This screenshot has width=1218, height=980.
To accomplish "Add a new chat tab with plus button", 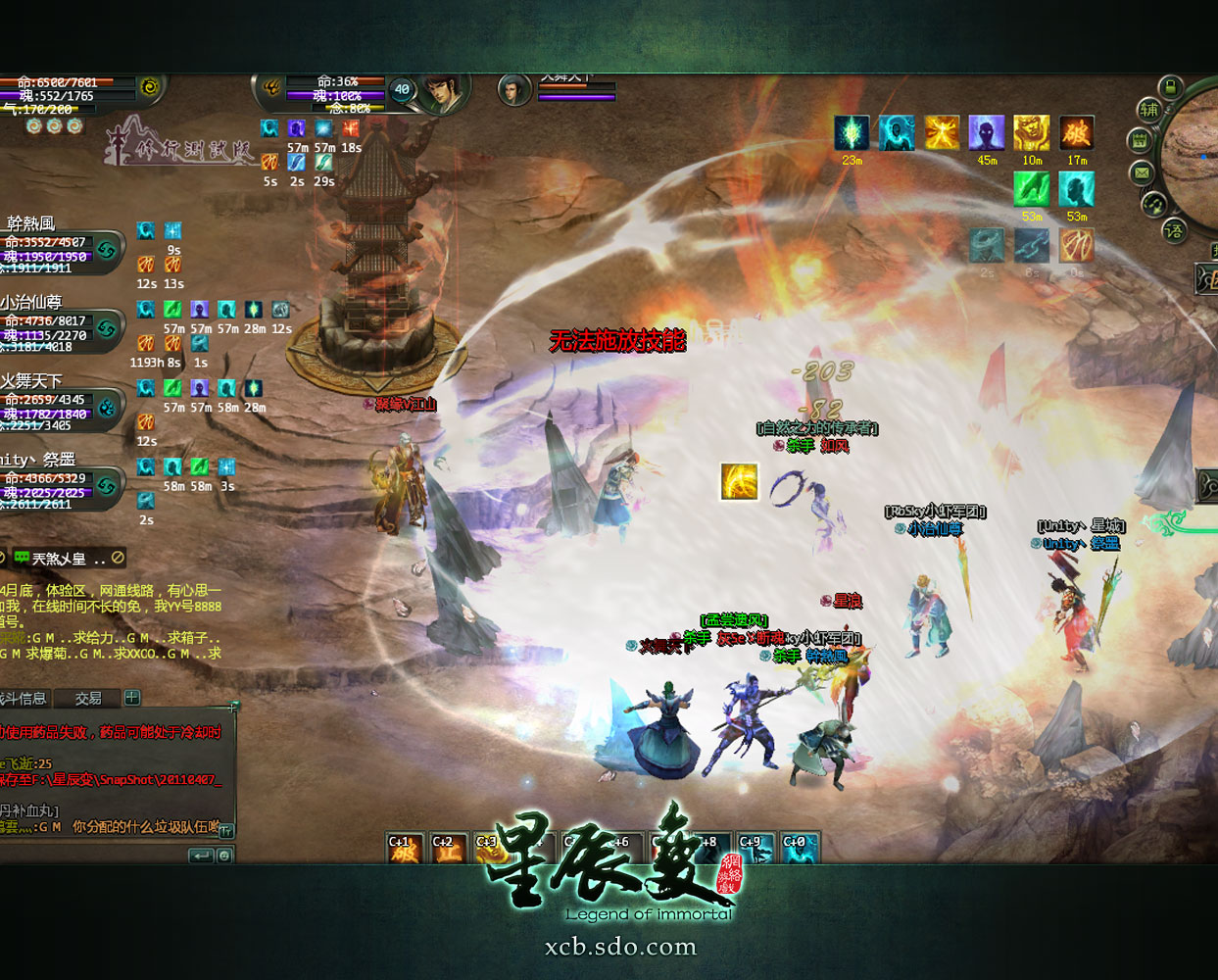I will click(x=132, y=698).
